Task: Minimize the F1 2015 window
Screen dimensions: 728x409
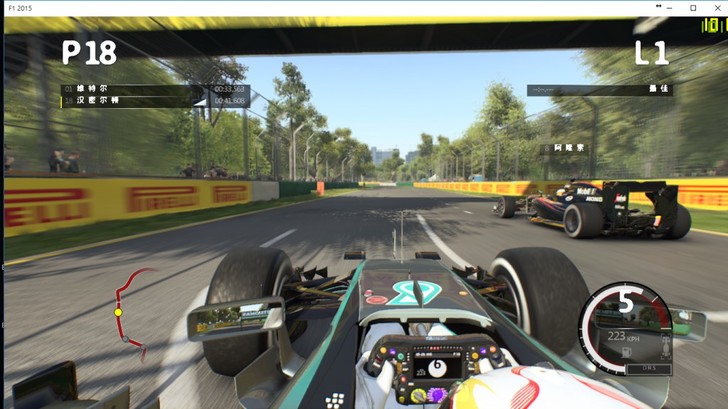Action: point(671,8)
